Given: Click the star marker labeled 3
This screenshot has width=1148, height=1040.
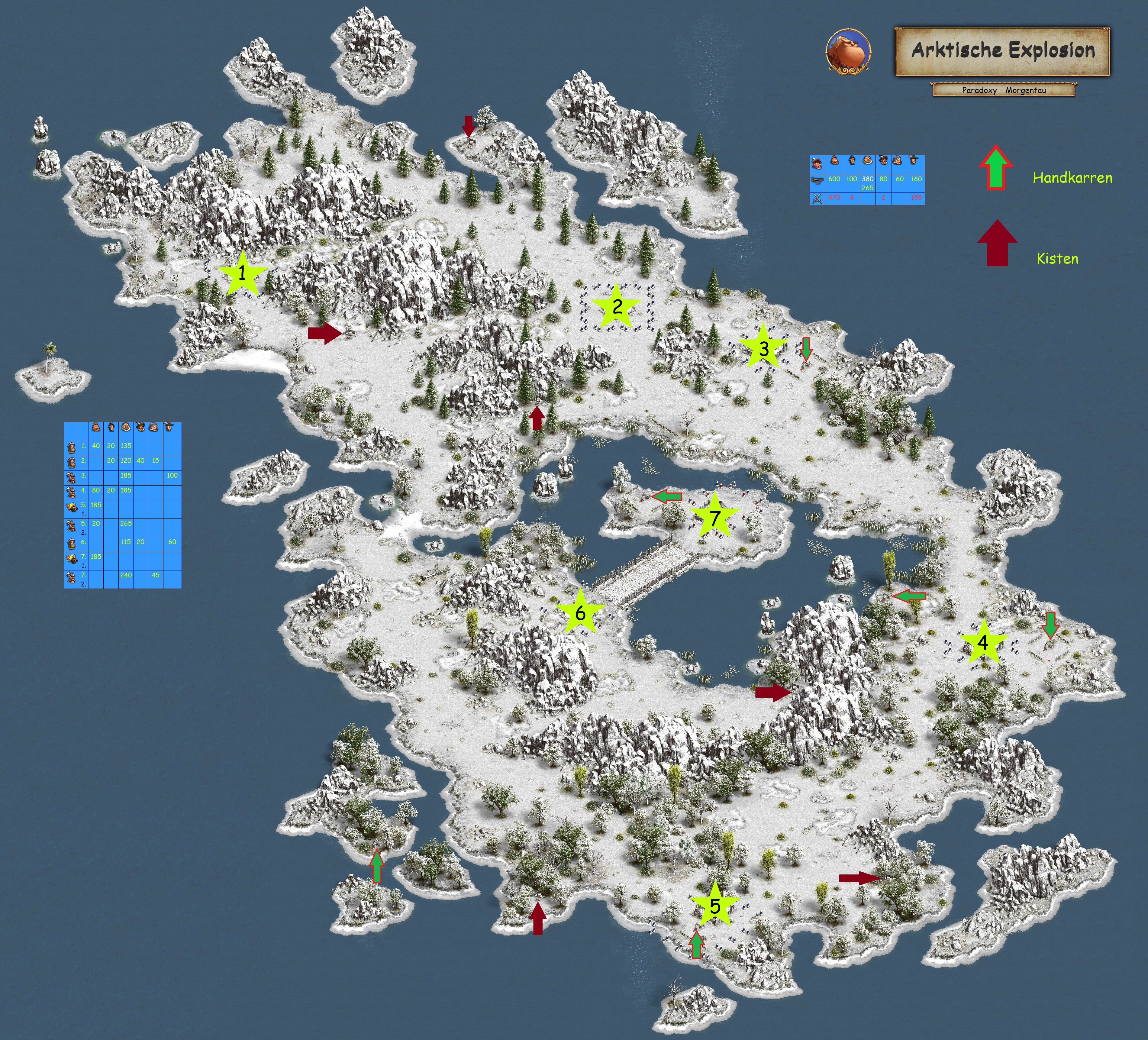Looking at the screenshot, I should 763,348.
